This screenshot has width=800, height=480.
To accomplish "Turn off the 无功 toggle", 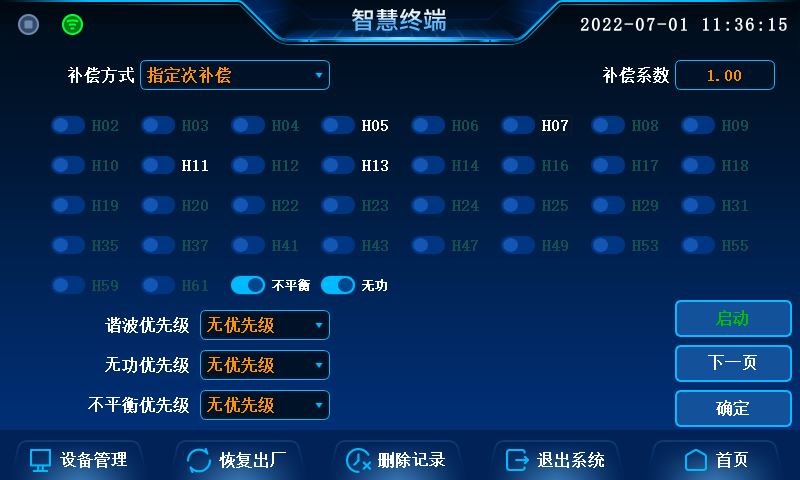I will coord(338,285).
